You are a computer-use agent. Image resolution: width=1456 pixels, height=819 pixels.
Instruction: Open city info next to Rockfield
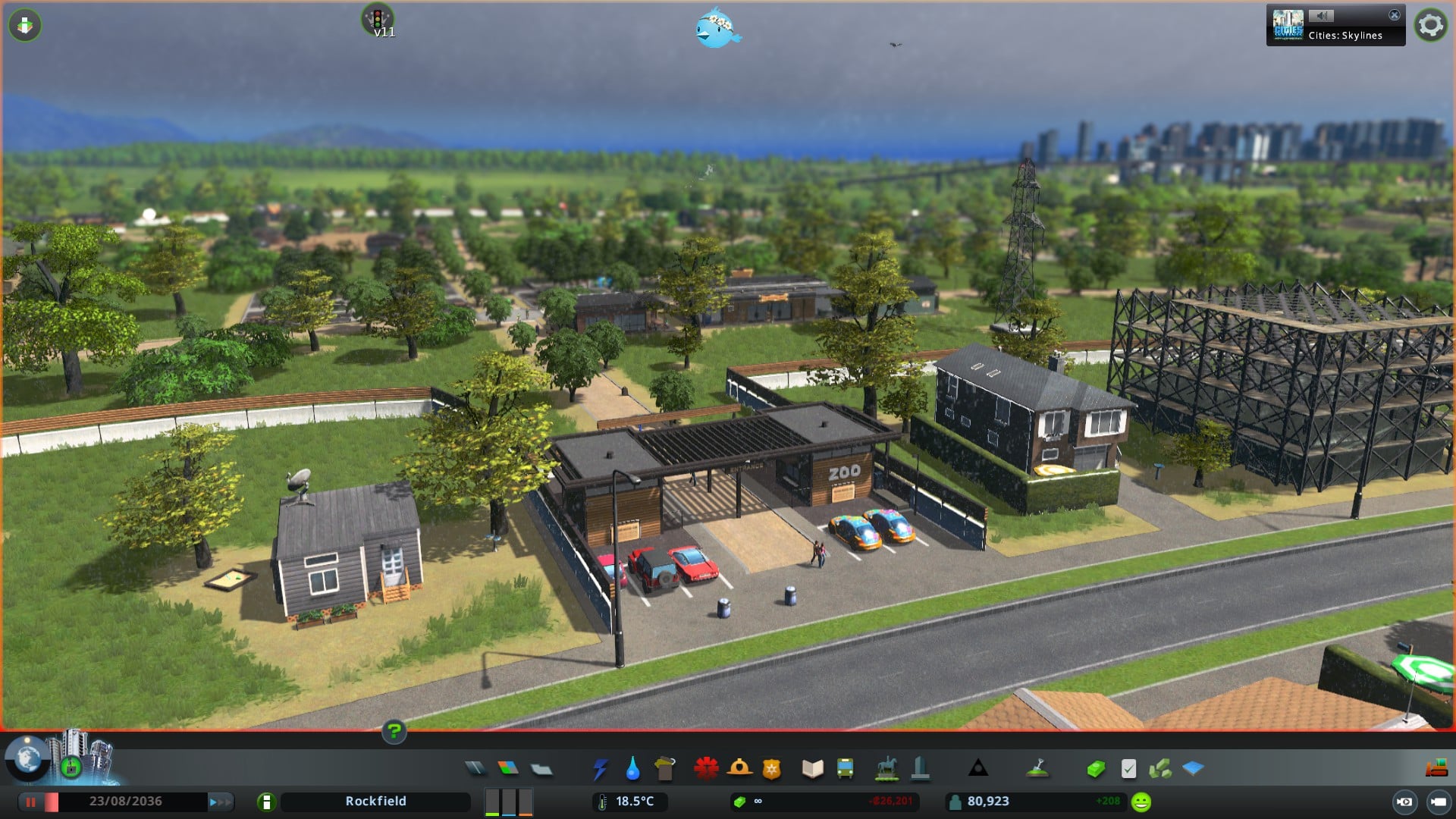pyautogui.click(x=266, y=802)
